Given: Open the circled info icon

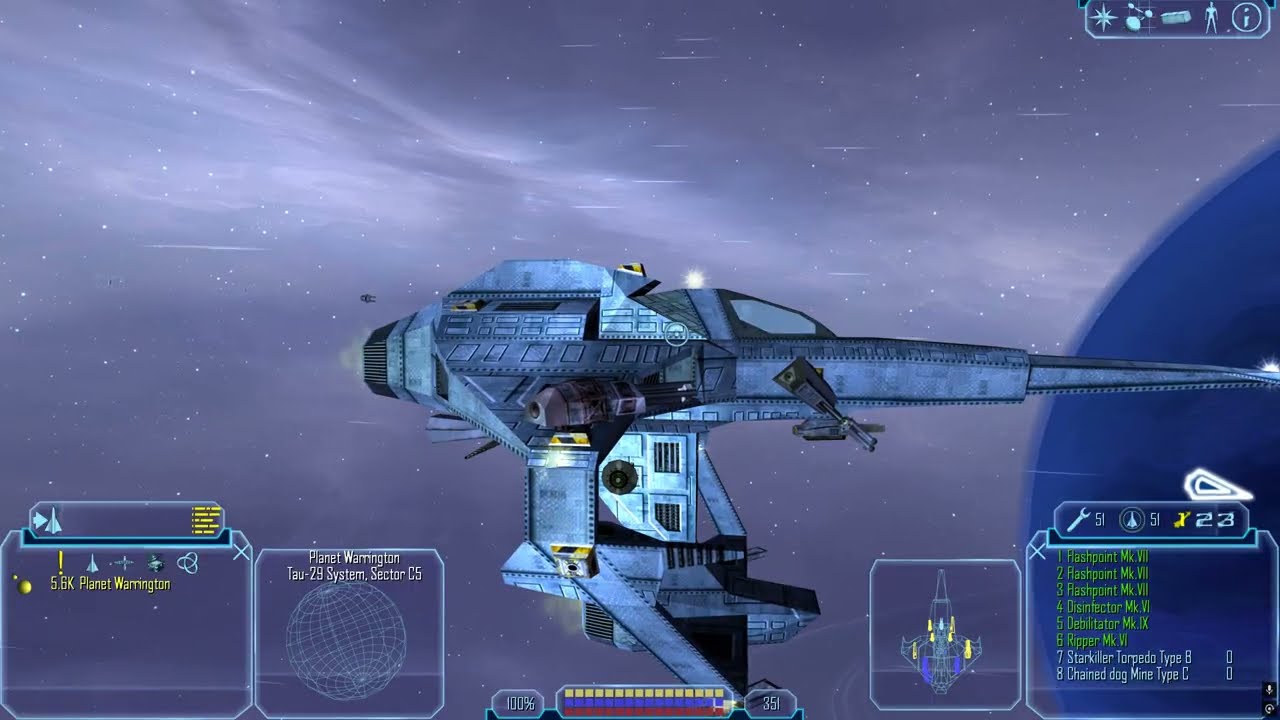Looking at the screenshot, I should click(x=1246, y=18).
